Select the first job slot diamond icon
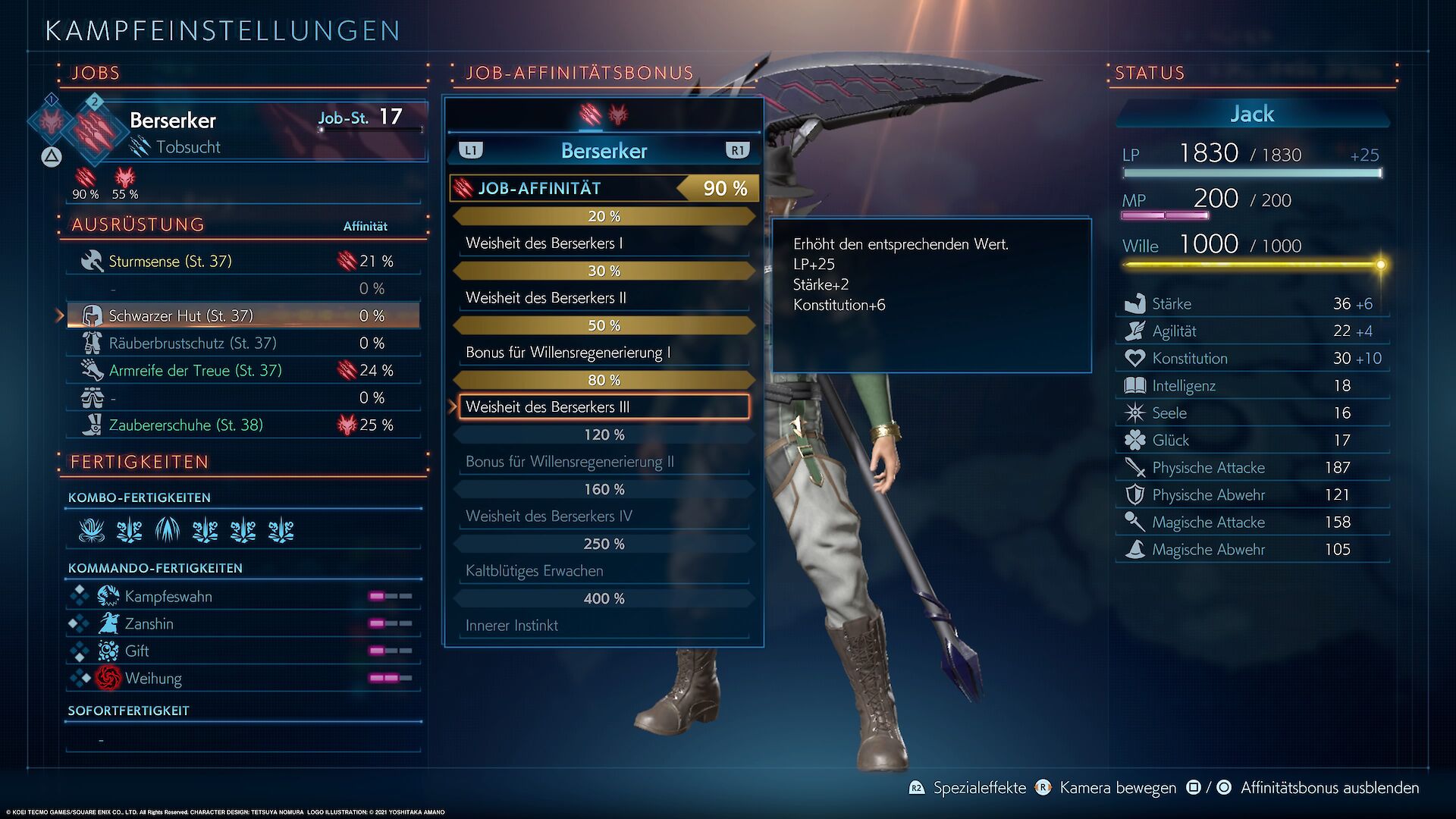Viewport: 1456px width, 819px height. point(52,120)
